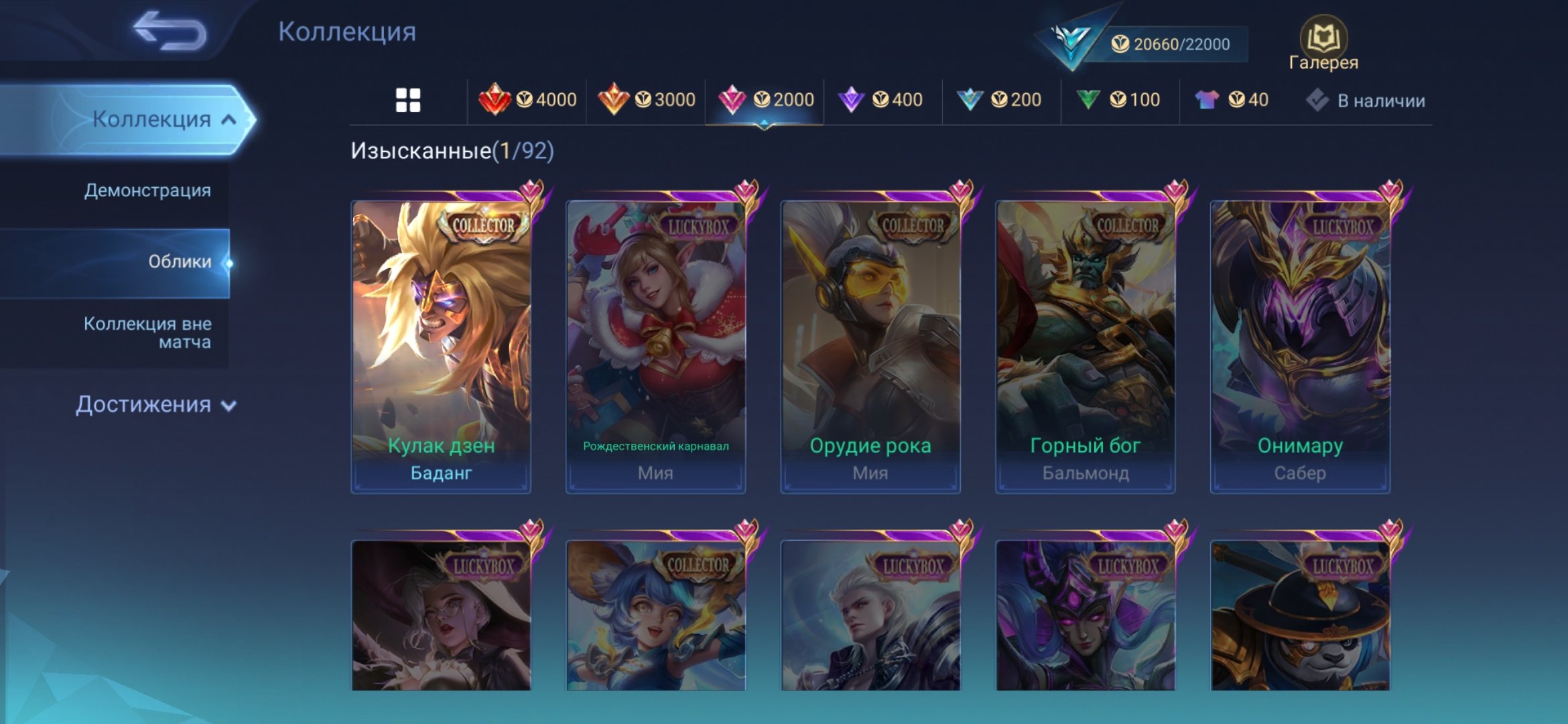The height and width of the screenshot is (724, 1568).
Task: Switch to the 3000 points tier tab
Action: [x=647, y=100]
